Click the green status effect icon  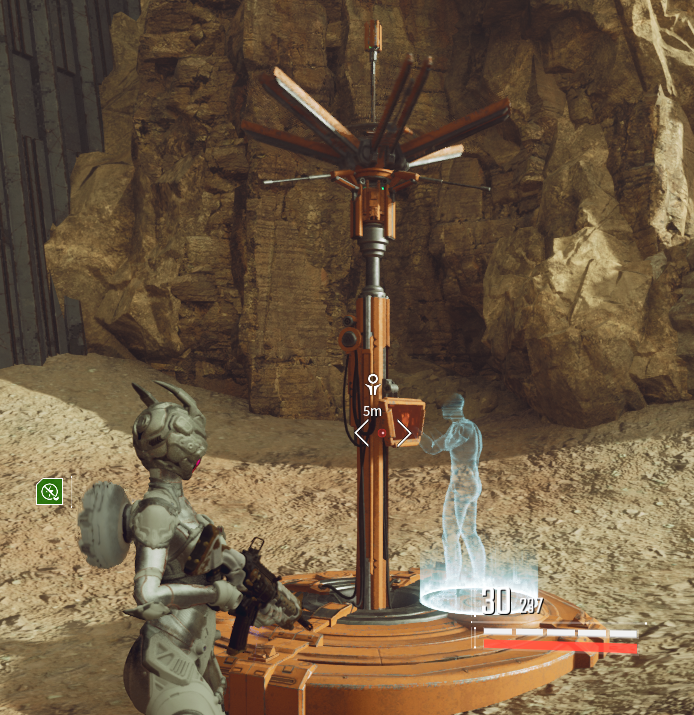pyautogui.click(x=50, y=491)
